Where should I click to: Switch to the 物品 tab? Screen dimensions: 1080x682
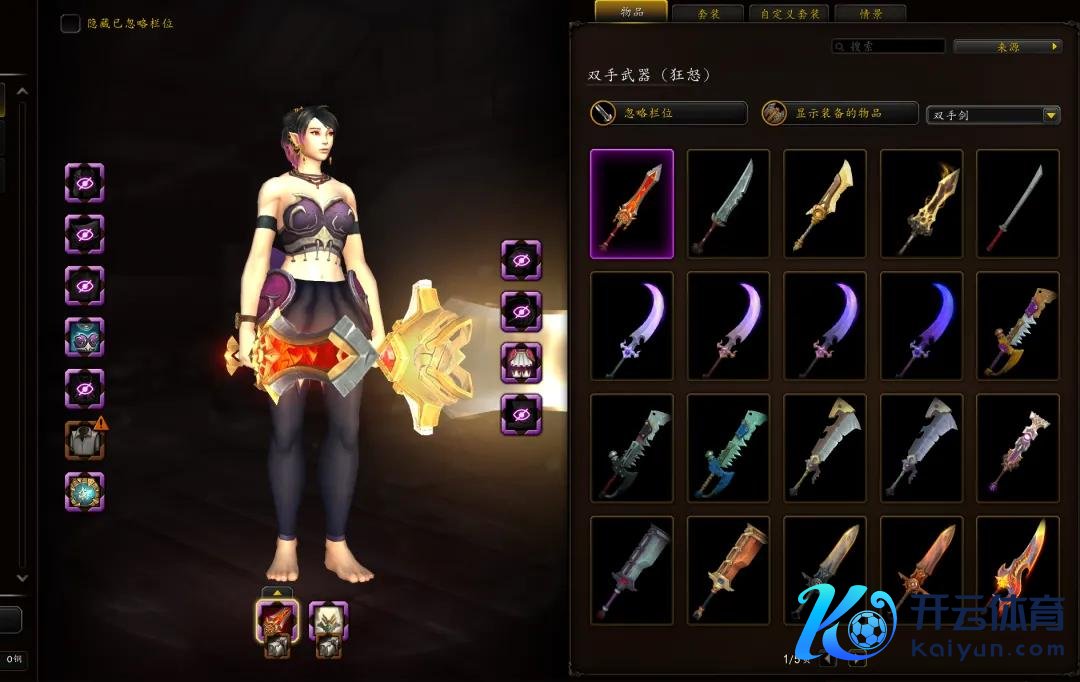(631, 12)
